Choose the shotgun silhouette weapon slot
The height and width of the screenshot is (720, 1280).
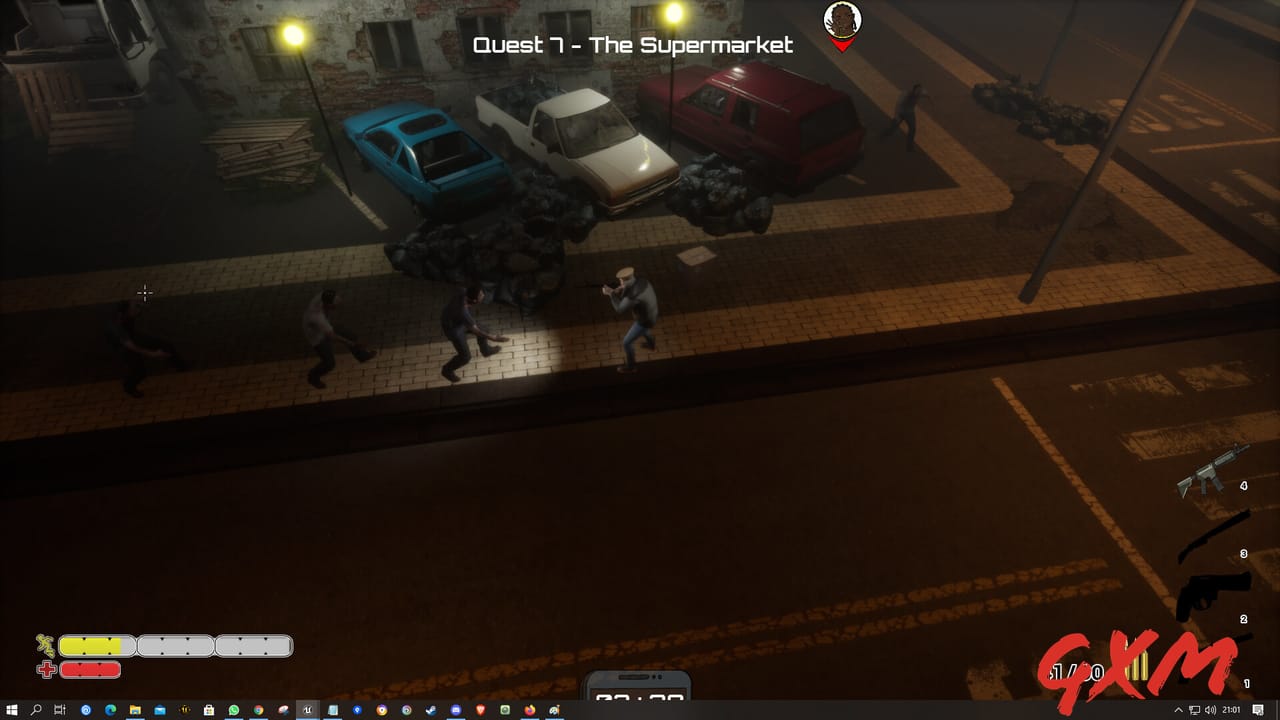(1214, 537)
